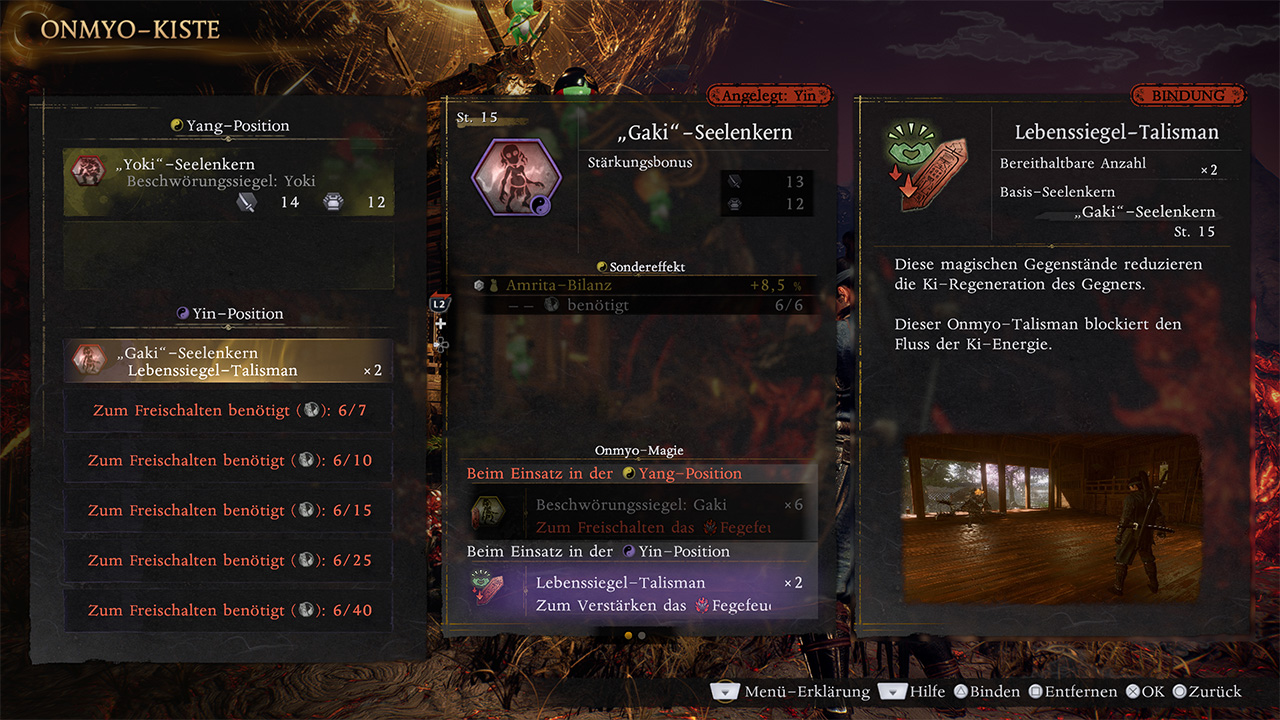Choose the locked slot requiring 6/15
This screenshot has width=1280, height=720.
(229, 511)
